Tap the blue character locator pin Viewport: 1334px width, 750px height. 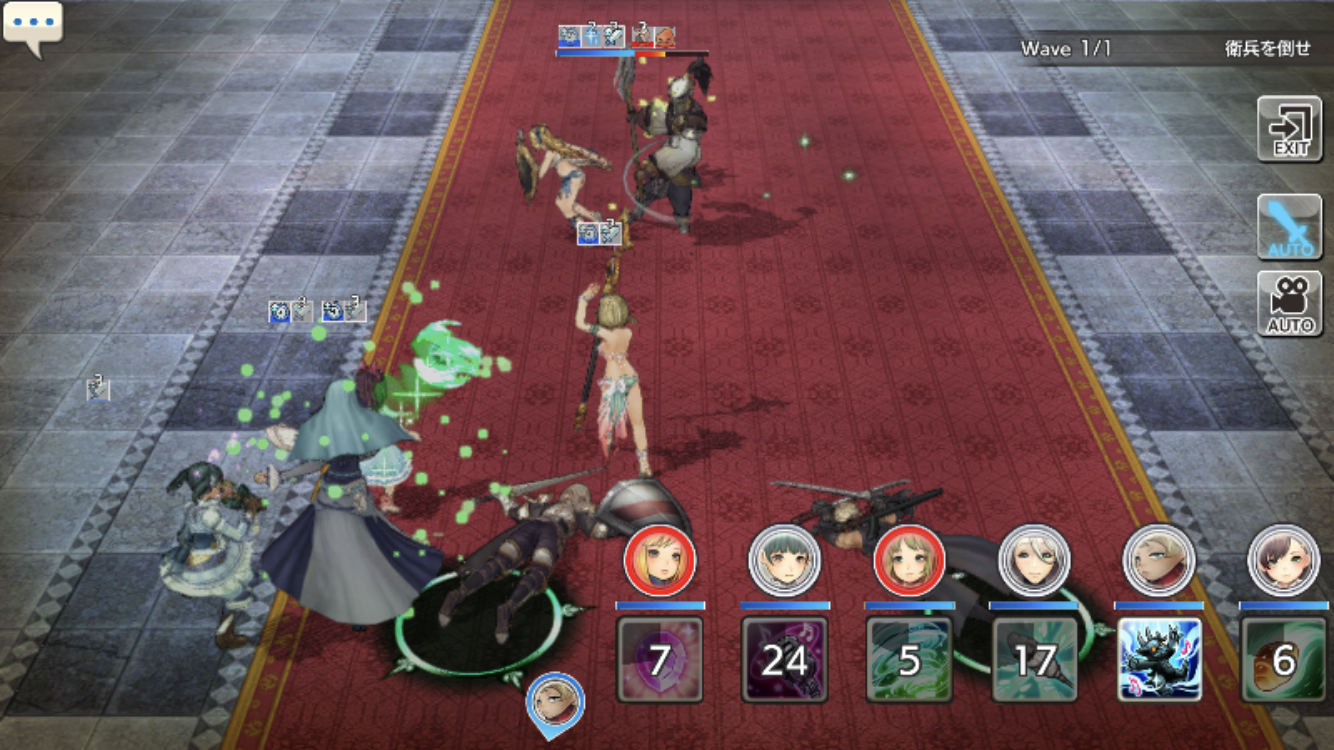pos(555,702)
